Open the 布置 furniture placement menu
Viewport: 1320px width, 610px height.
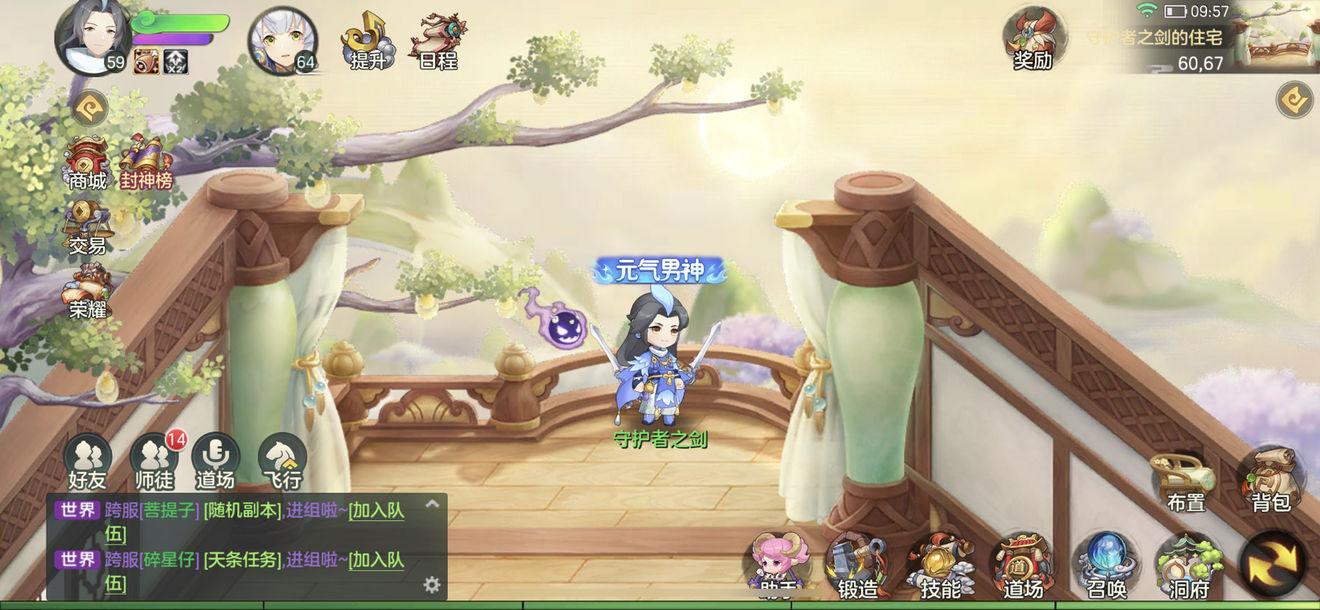[x=1185, y=482]
